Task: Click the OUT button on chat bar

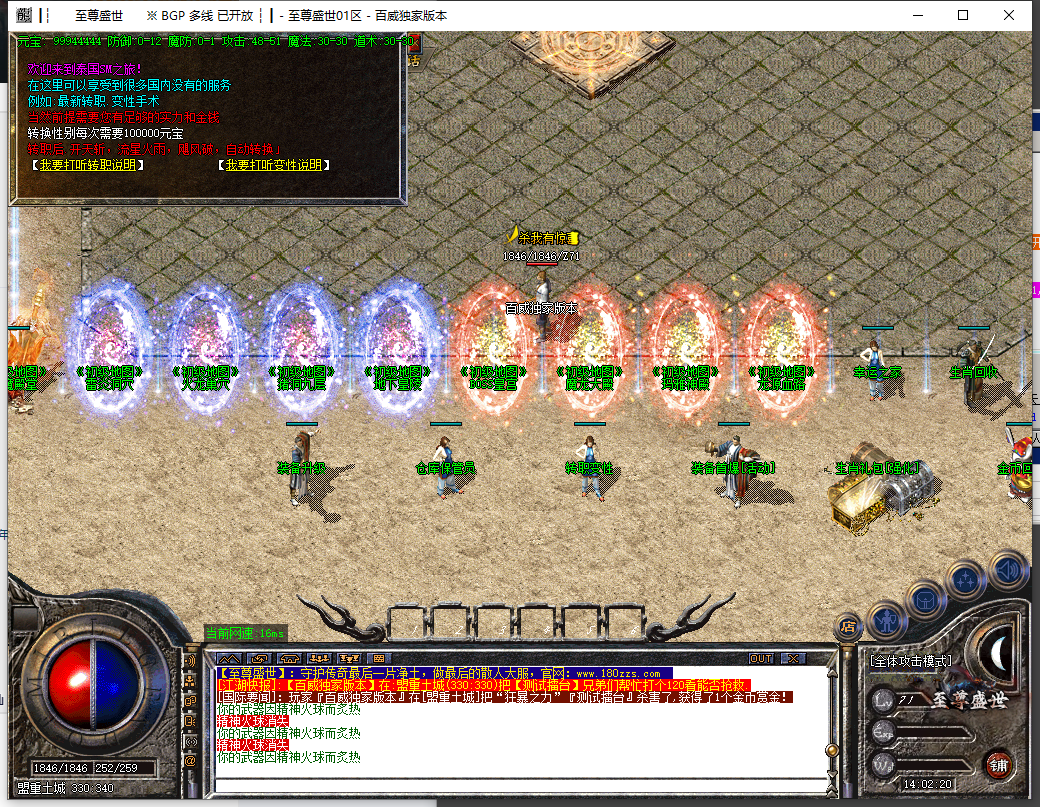Action: pyautogui.click(x=761, y=659)
